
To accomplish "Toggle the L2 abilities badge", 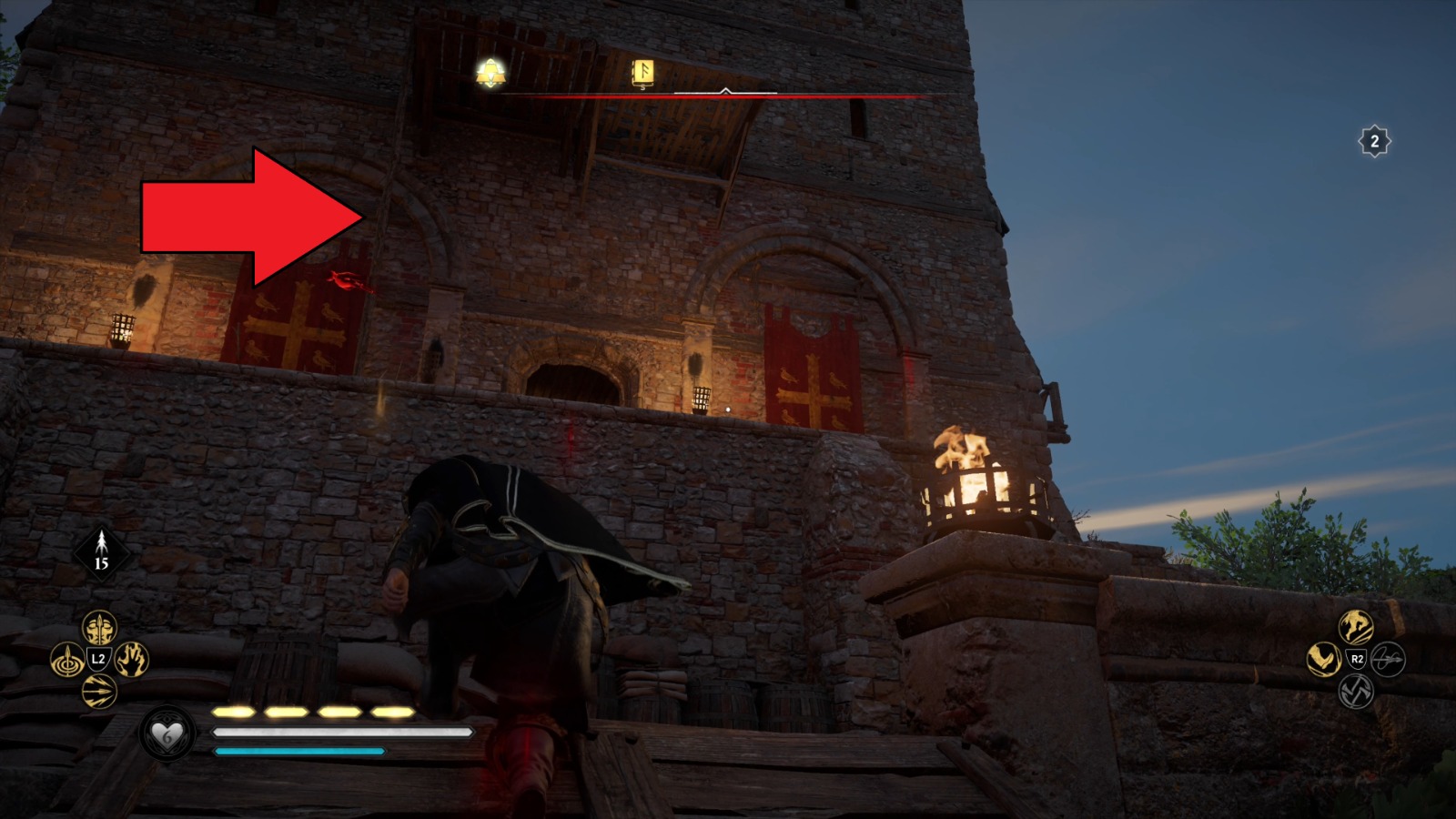I will 97,658.
